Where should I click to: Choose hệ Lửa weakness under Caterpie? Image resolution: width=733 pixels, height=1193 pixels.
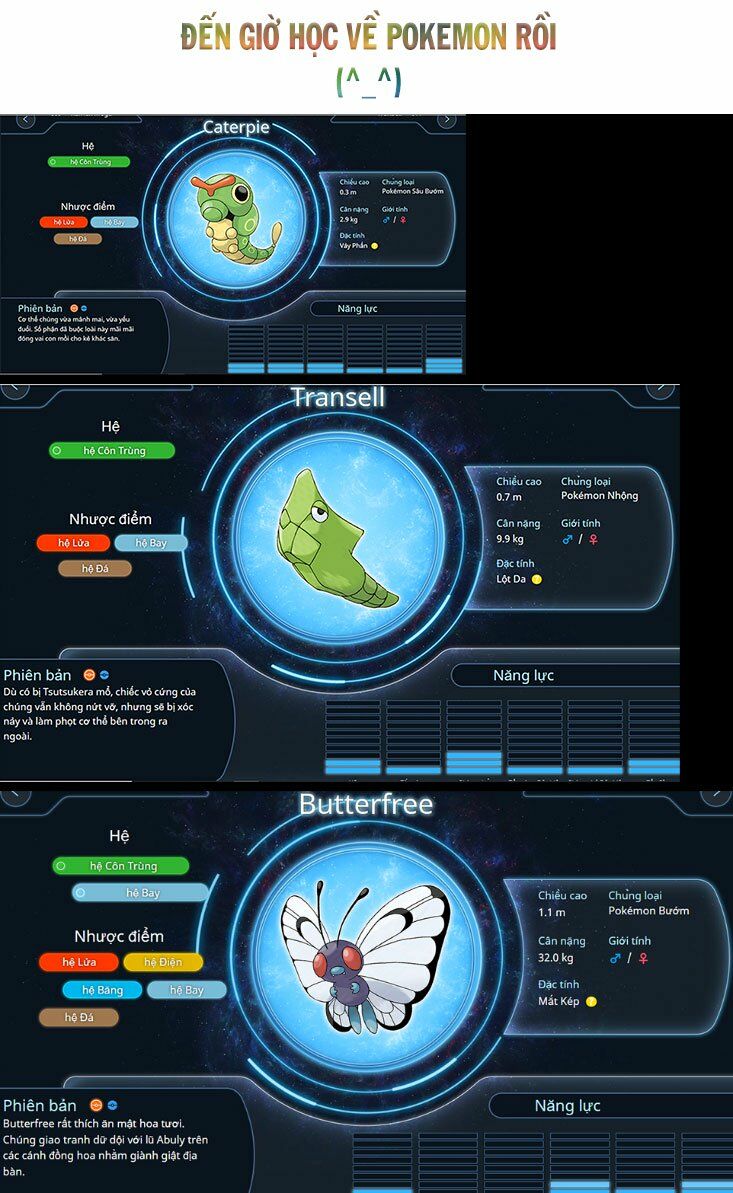[x=64, y=222]
